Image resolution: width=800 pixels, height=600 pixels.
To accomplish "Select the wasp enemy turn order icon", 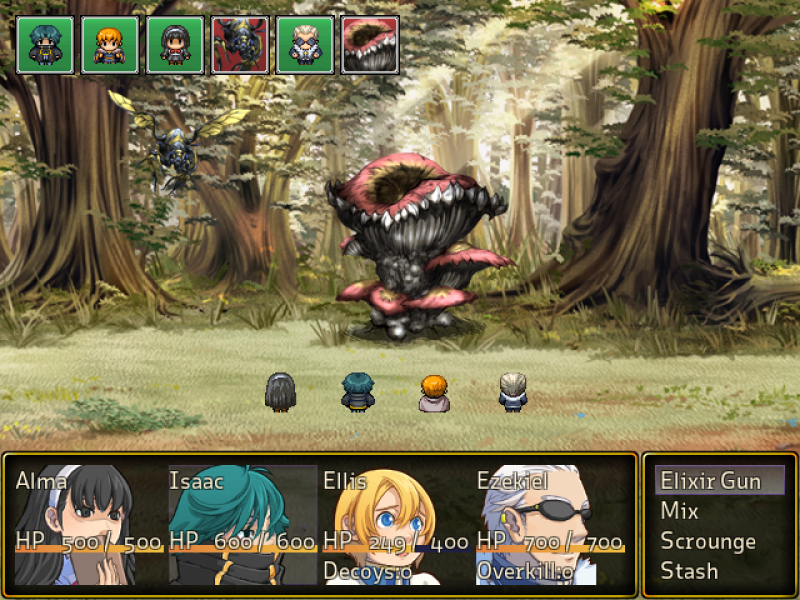I will 240,45.
